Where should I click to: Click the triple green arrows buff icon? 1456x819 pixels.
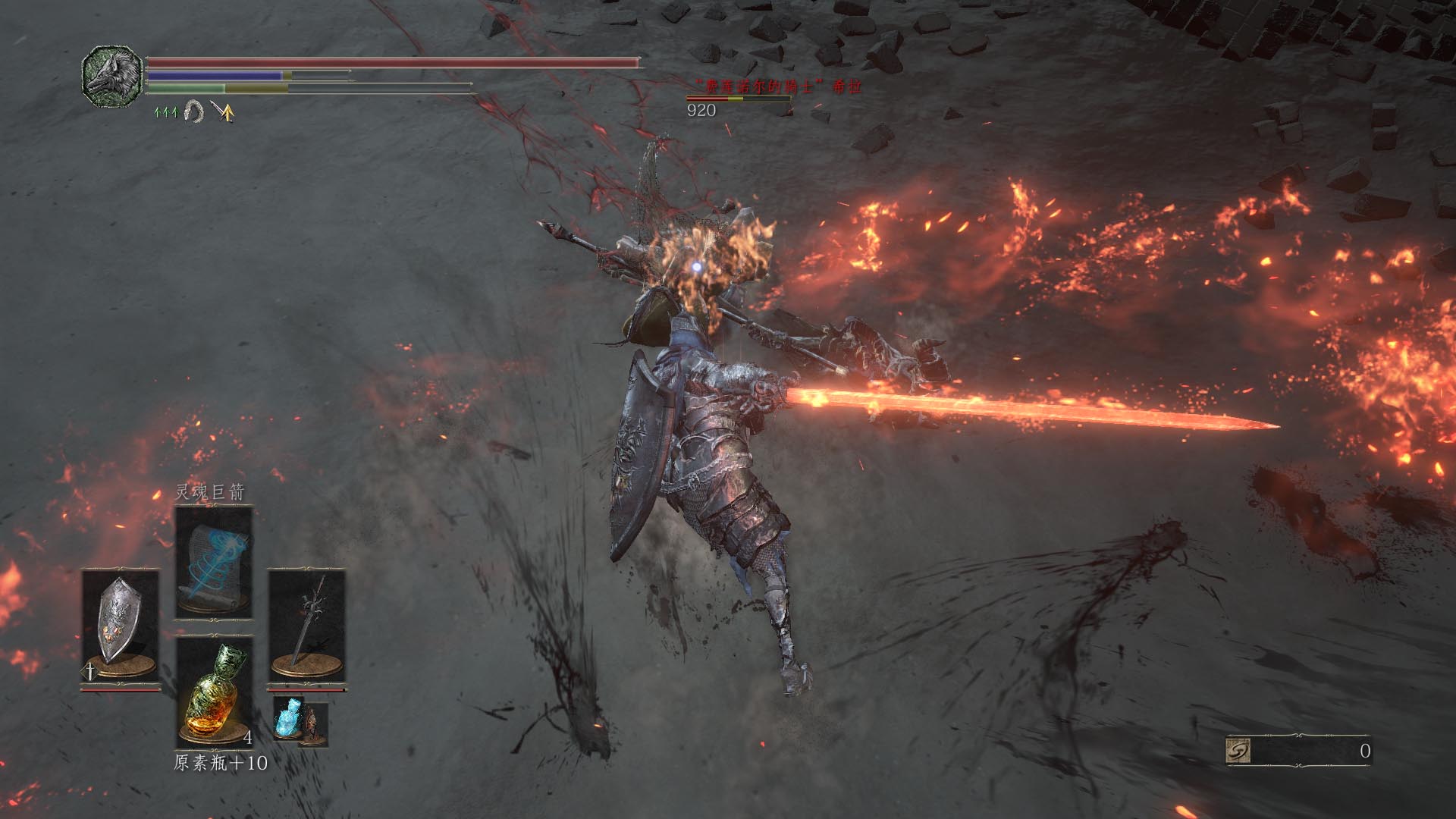[x=165, y=112]
